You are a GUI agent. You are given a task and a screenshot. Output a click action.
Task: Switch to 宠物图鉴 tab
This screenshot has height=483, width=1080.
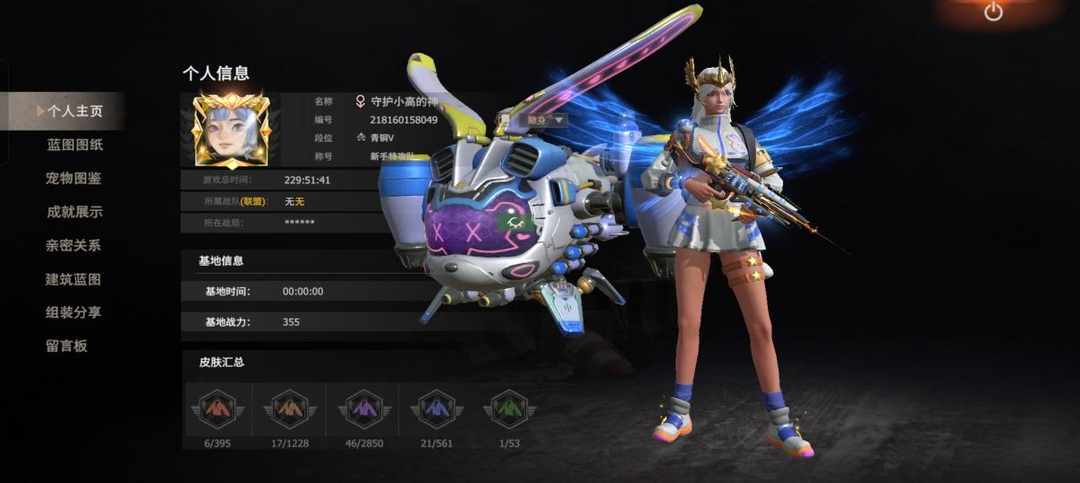tap(74, 179)
